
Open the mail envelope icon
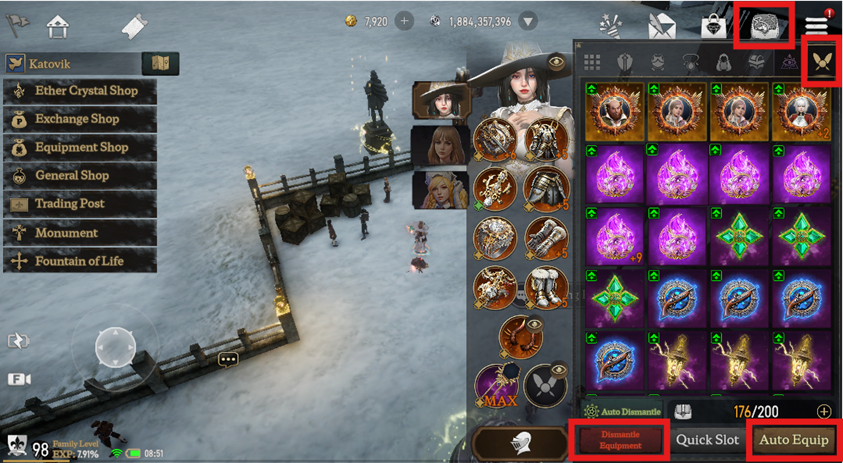pyautogui.click(x=661, y=25)
